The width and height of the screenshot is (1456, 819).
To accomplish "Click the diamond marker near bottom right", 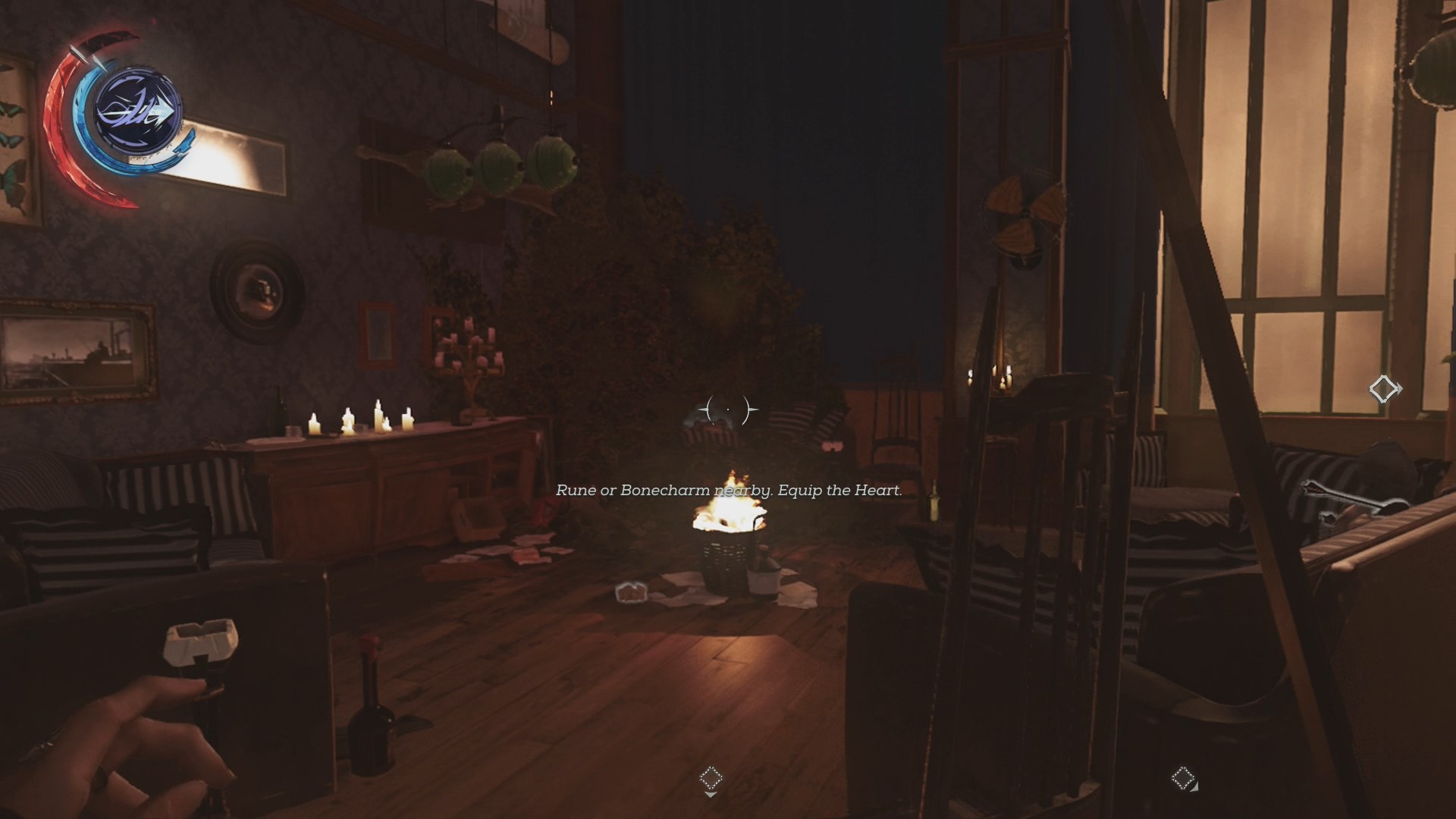I will pos(1183,777).
